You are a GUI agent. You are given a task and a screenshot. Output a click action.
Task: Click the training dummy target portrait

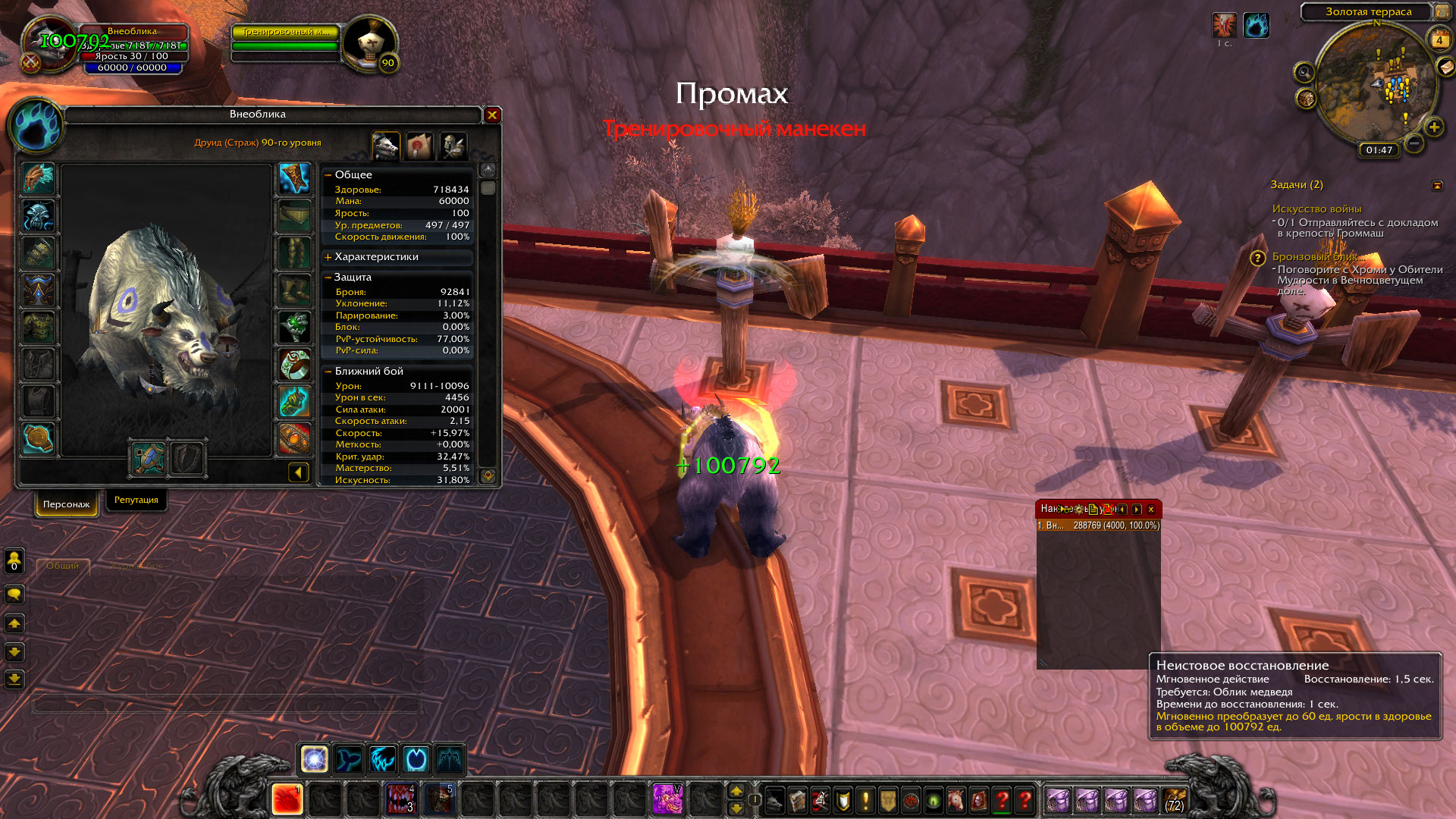pyautogui.click(x=370, y=42)
